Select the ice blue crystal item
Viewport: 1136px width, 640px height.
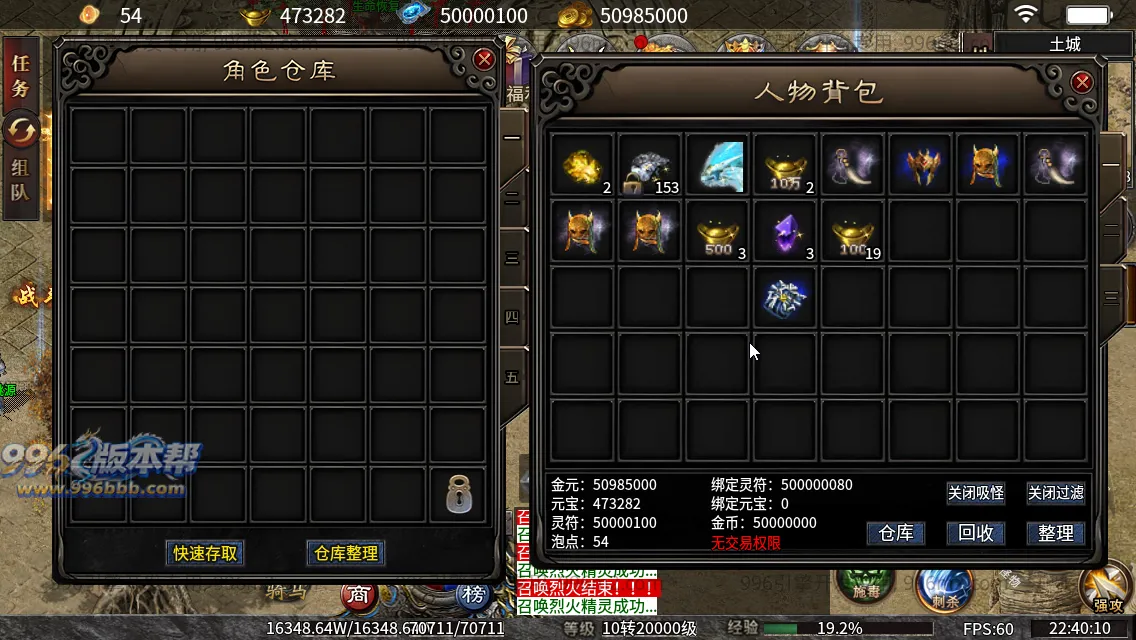coord(718,166)
